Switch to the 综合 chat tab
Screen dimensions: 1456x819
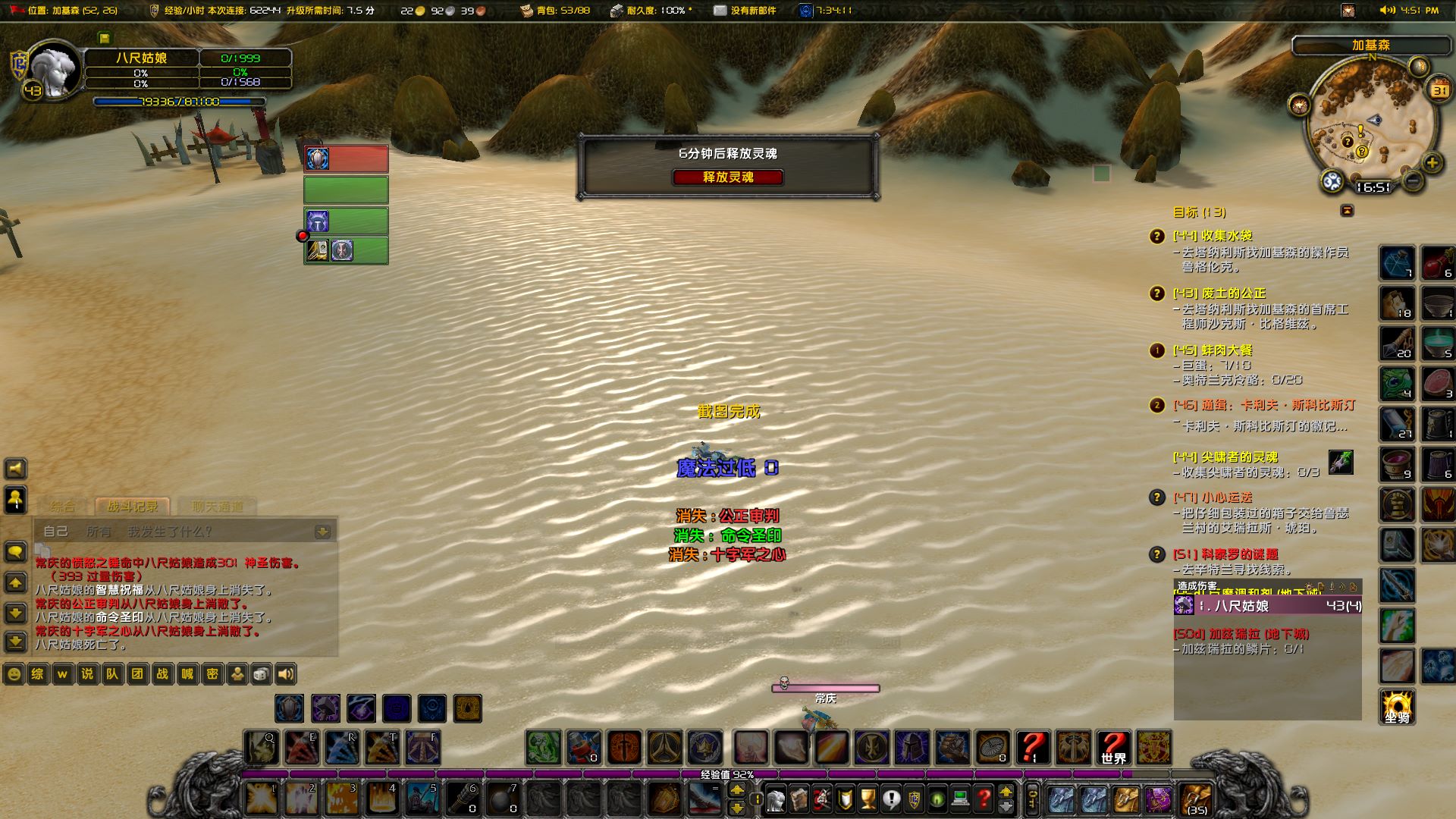click(x=63, y=507)
